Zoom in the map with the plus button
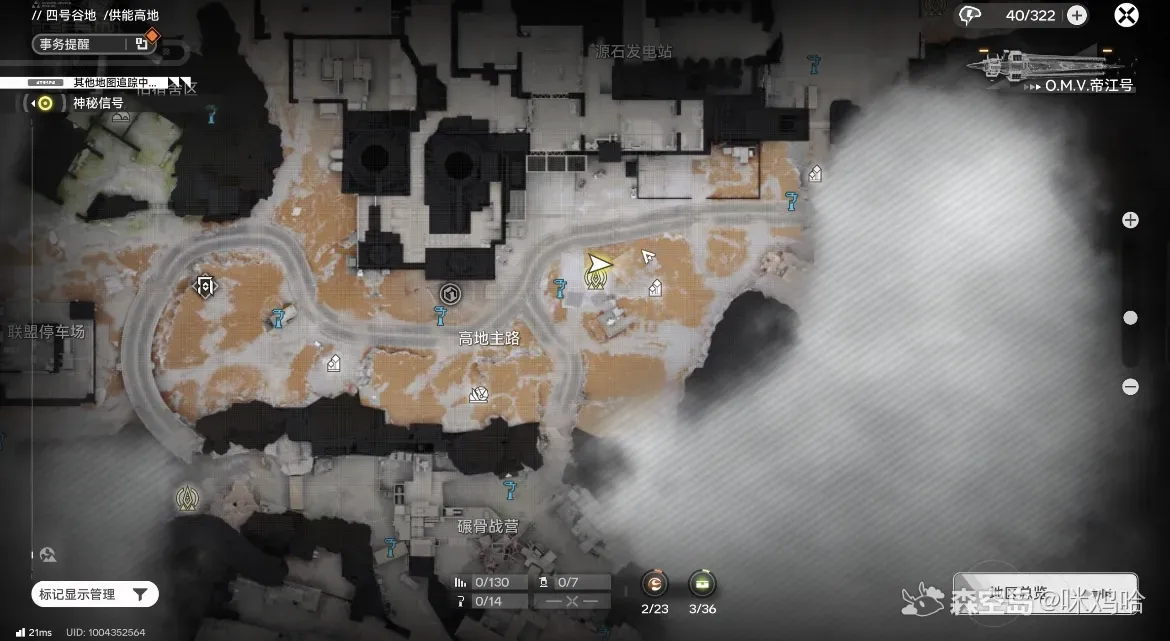 (1130, 220)
